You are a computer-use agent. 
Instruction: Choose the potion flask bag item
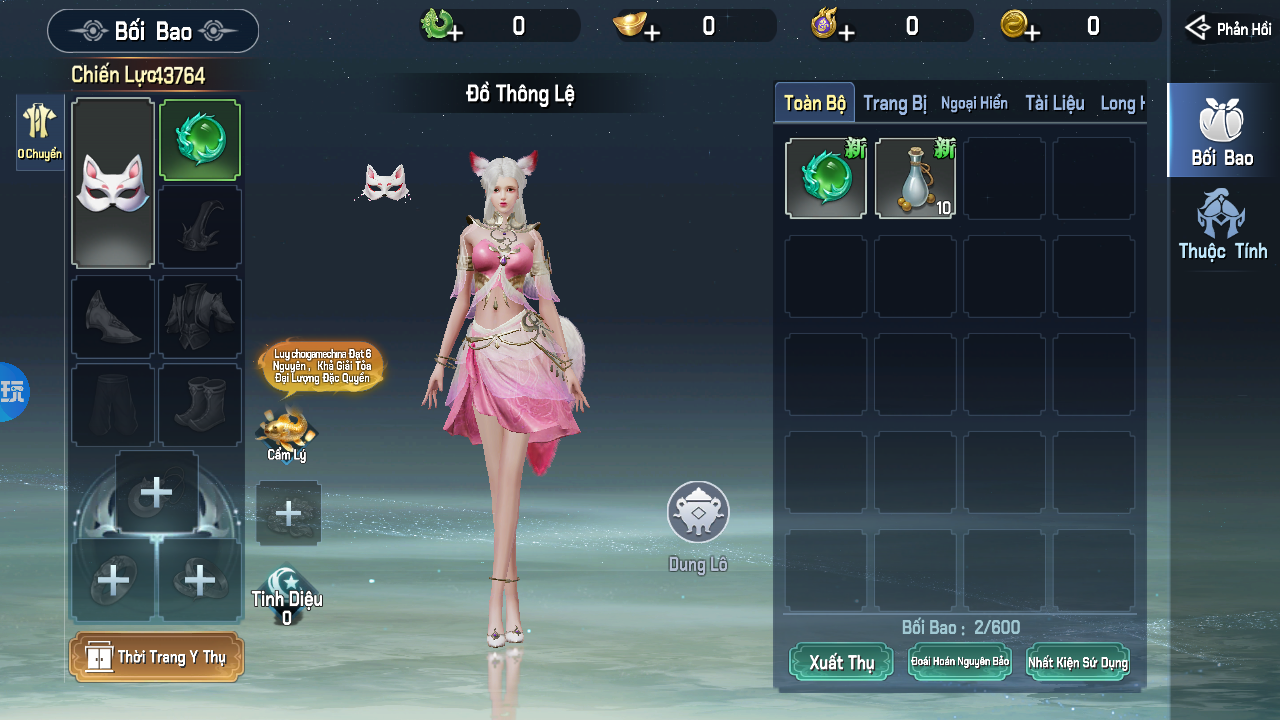click(x=915, y=179)
